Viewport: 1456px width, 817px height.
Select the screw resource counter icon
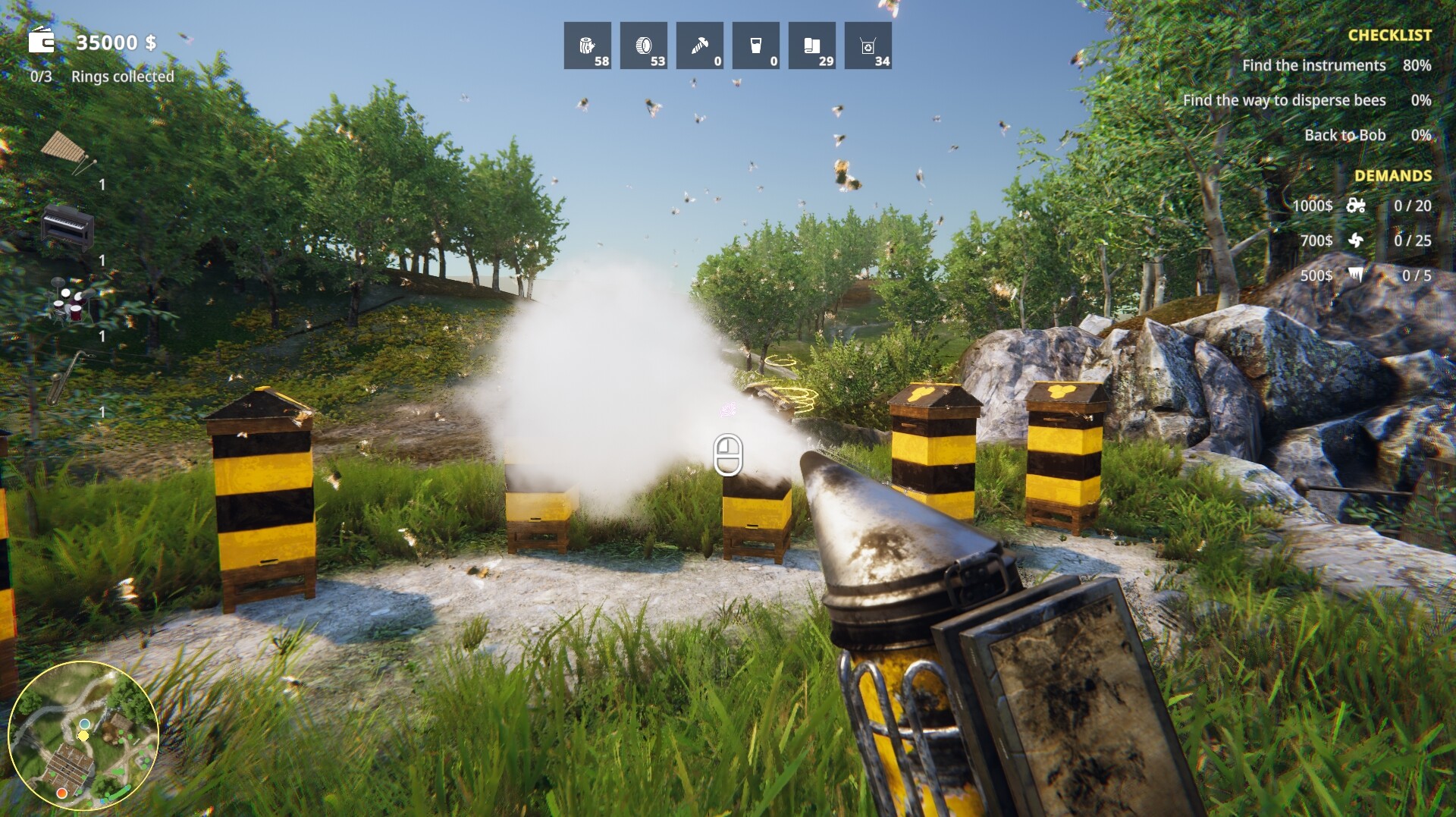pyautogui.click(x=699, y=46)
